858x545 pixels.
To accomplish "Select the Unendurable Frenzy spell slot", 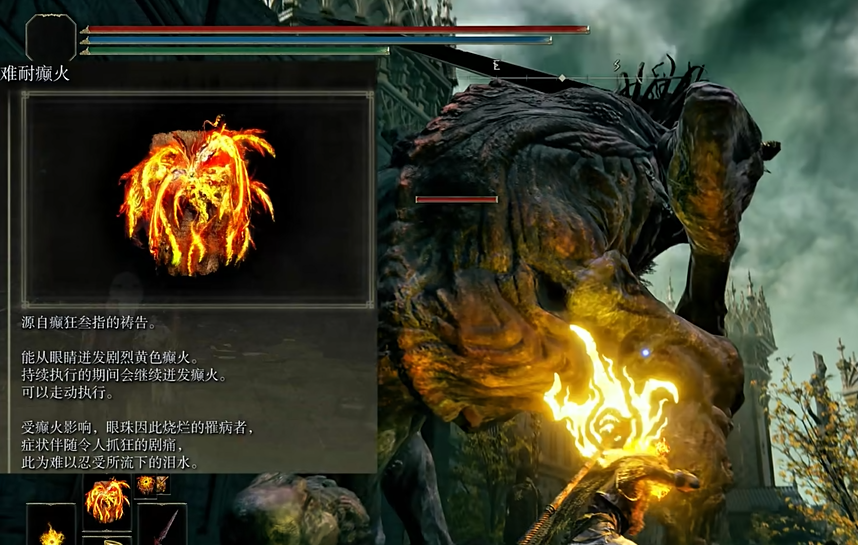I will (107, 501).
